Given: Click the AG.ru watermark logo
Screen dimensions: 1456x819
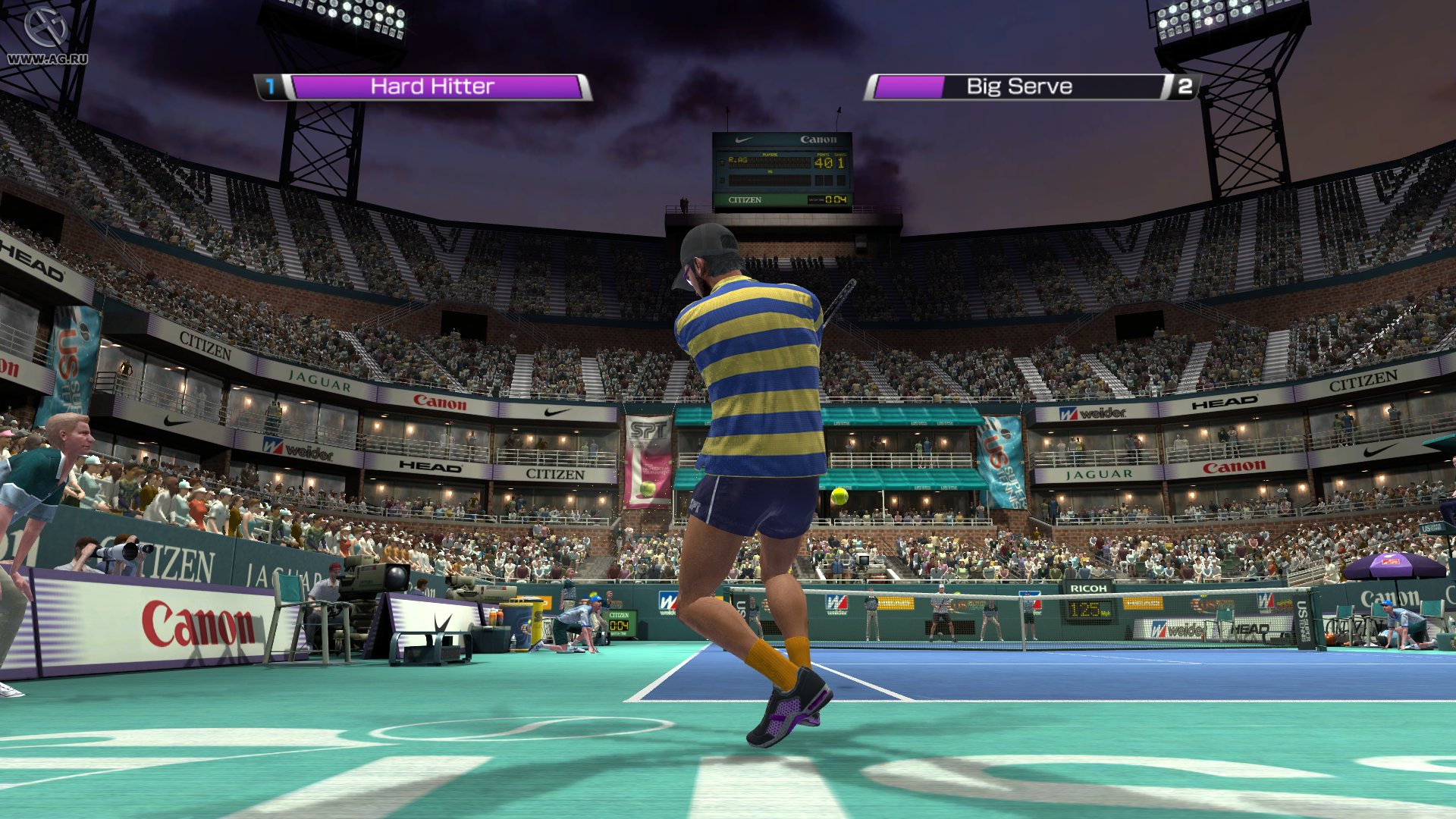Looking at the screenshot, I should coord(46,36).
